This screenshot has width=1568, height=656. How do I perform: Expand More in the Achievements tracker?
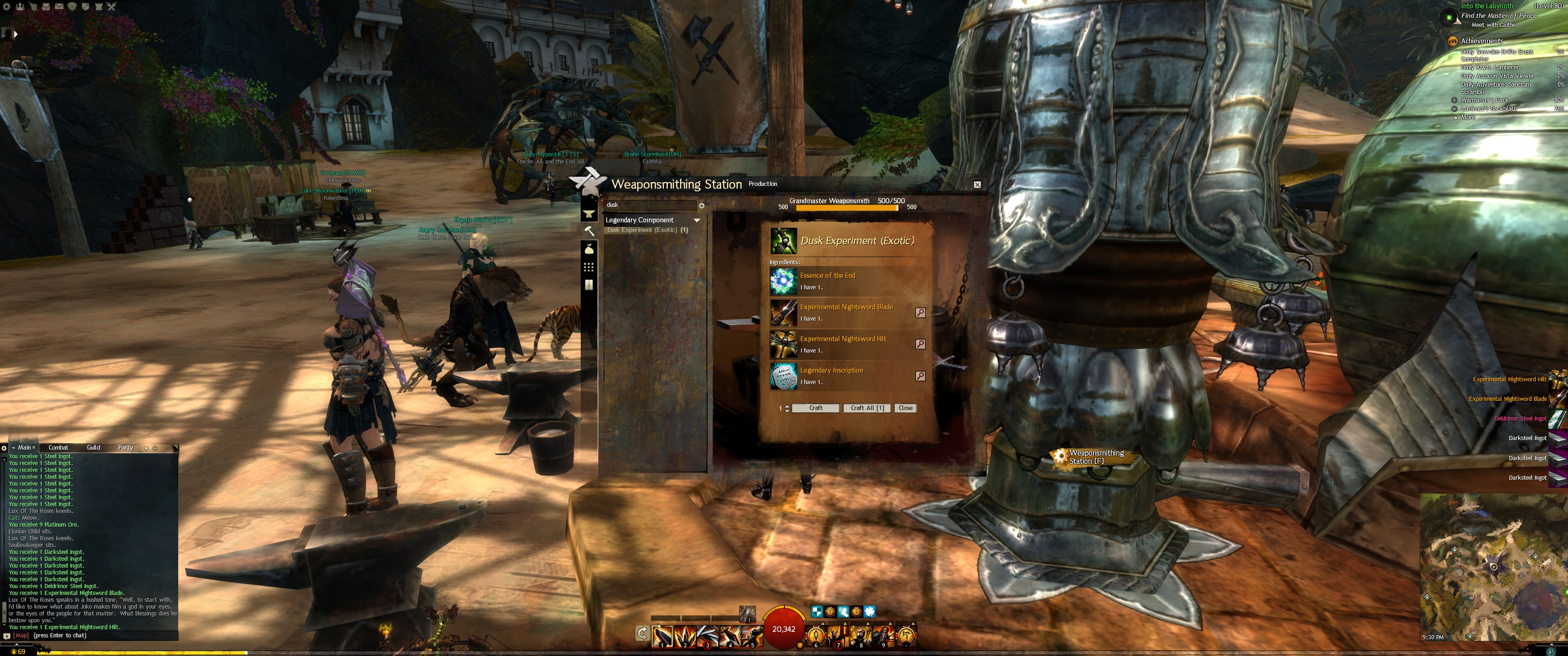1468,118
